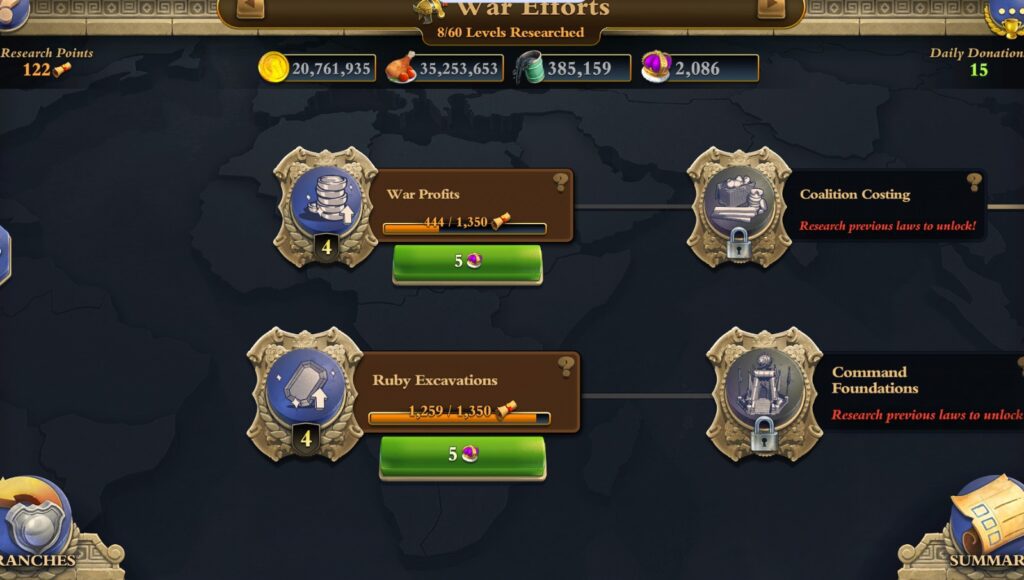The image size is (1024, 580).
Task: Show help for Ruby Excavations
Action: coord(567,366)
